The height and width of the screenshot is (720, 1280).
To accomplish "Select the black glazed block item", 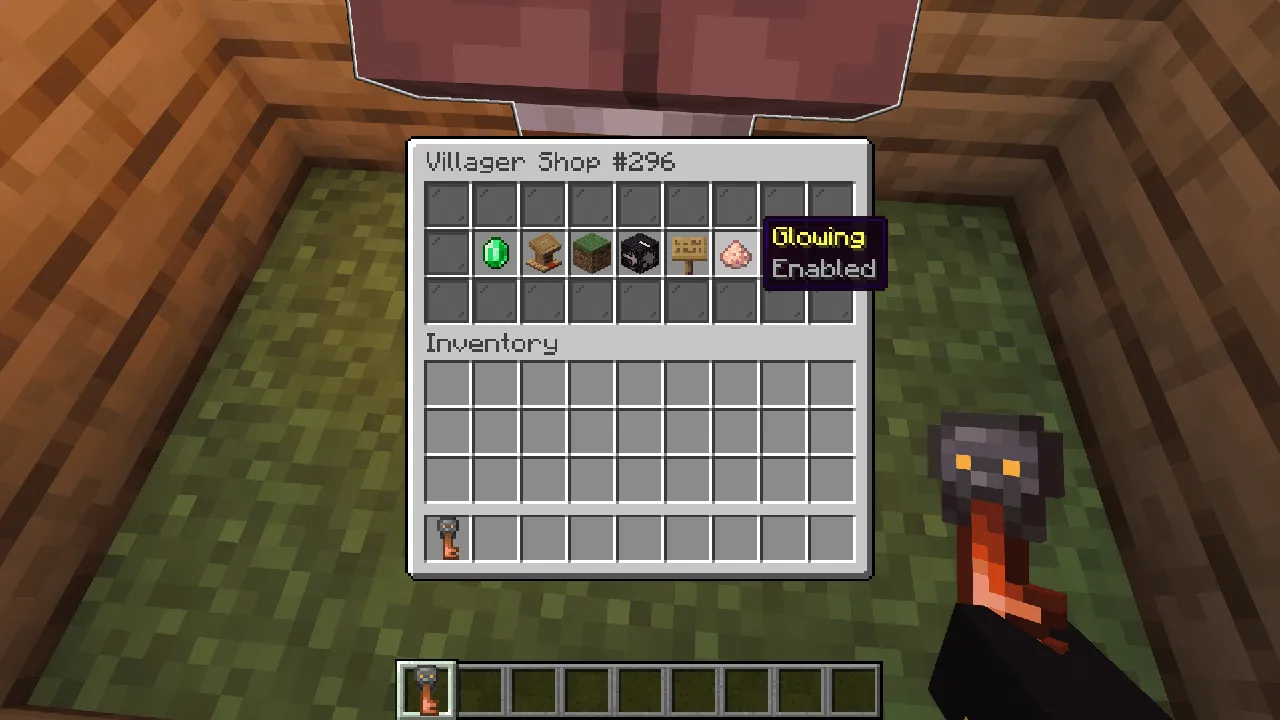I will [638, 253].
